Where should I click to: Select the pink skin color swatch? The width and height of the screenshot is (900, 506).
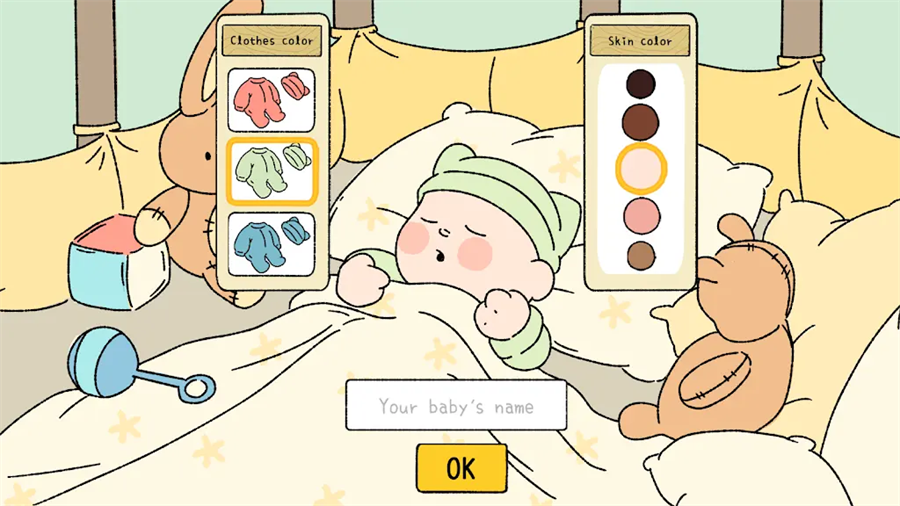(x=641, y=215)
